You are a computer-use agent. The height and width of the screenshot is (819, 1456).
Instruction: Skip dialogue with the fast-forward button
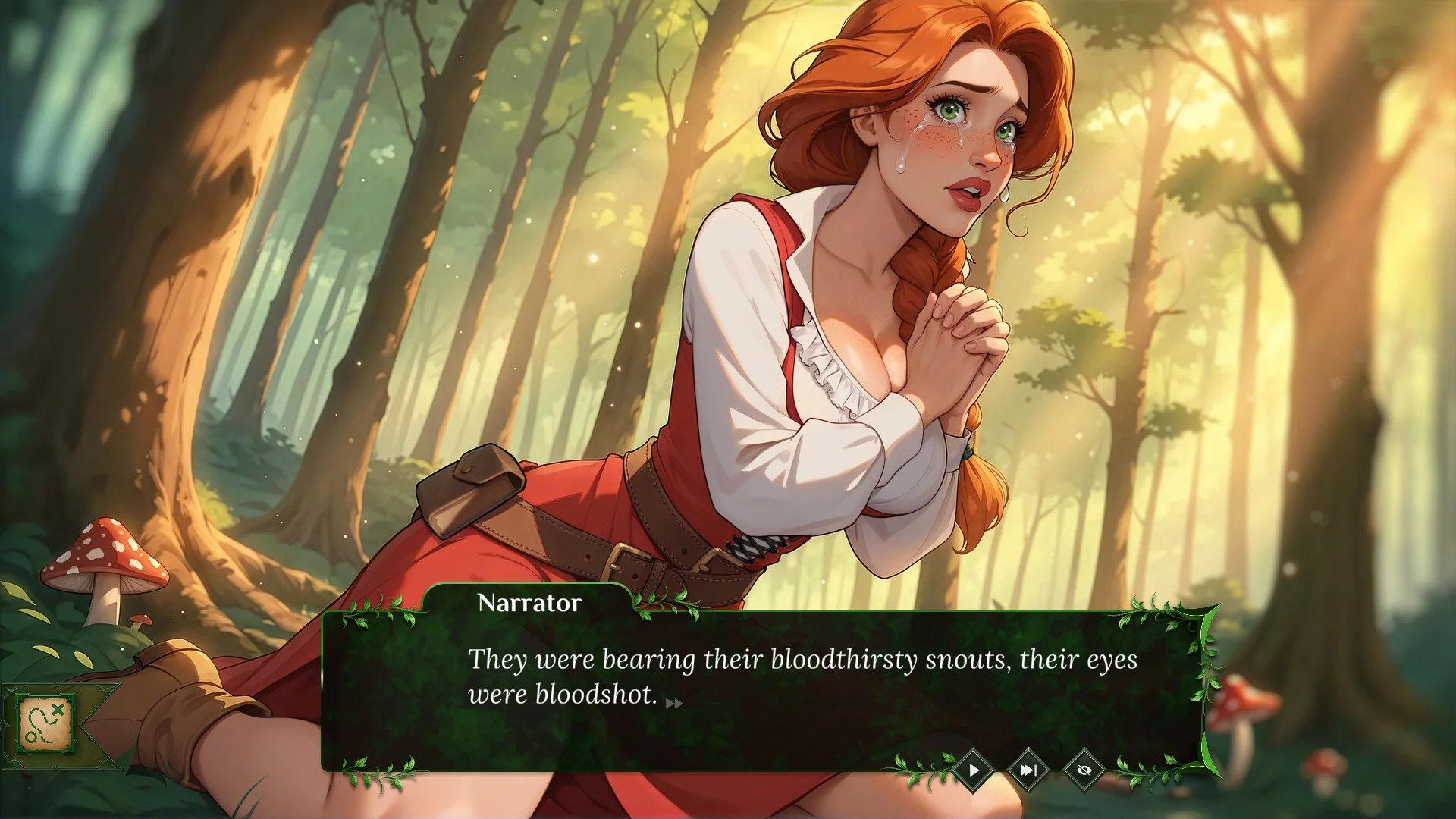pos(1028,770)
